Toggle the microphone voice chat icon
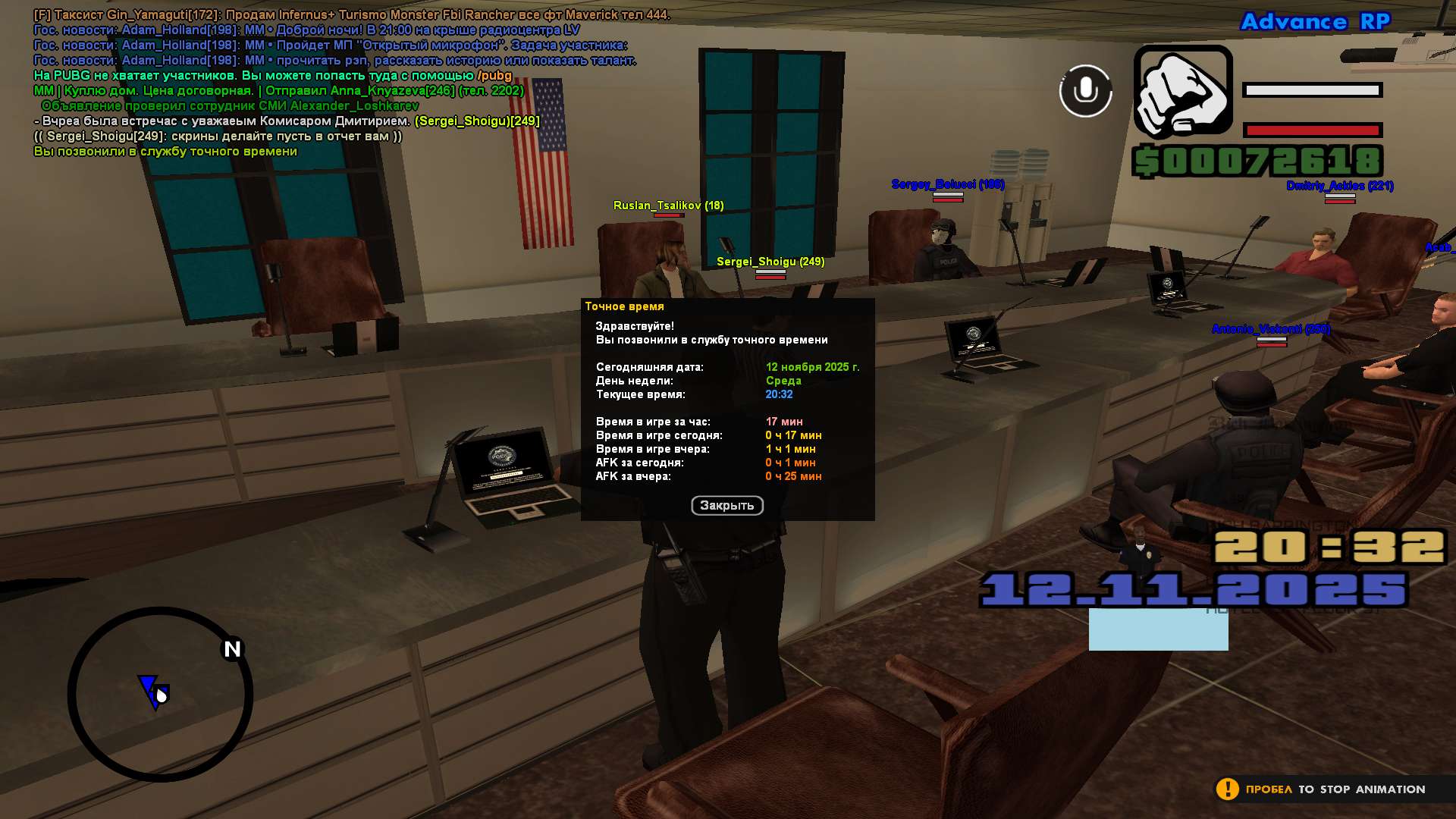 coord(1085,91)
